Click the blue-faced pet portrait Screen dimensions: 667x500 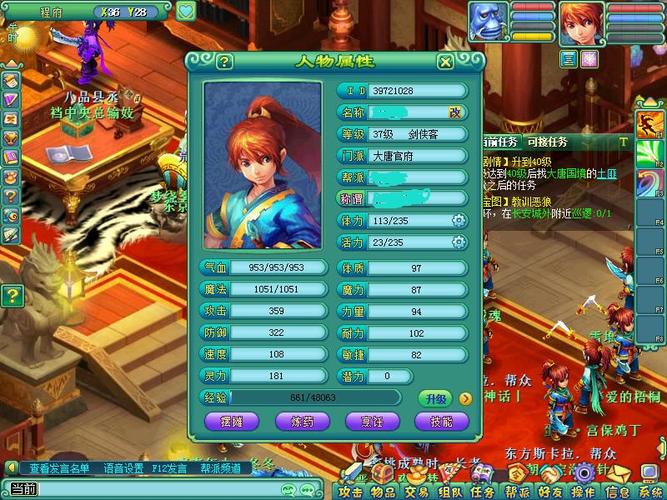tap(487, 22)
